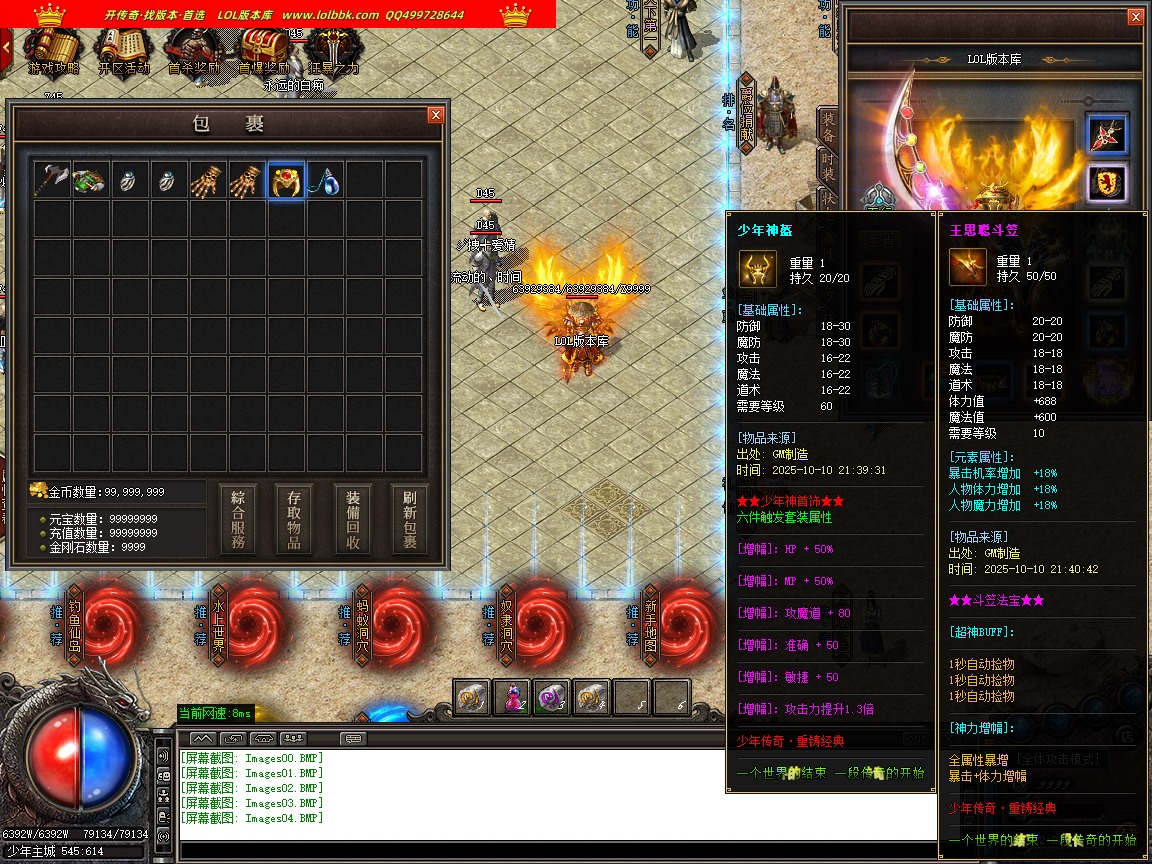Open the 首爆奖励 treasure chest rewards

(263, 51)
